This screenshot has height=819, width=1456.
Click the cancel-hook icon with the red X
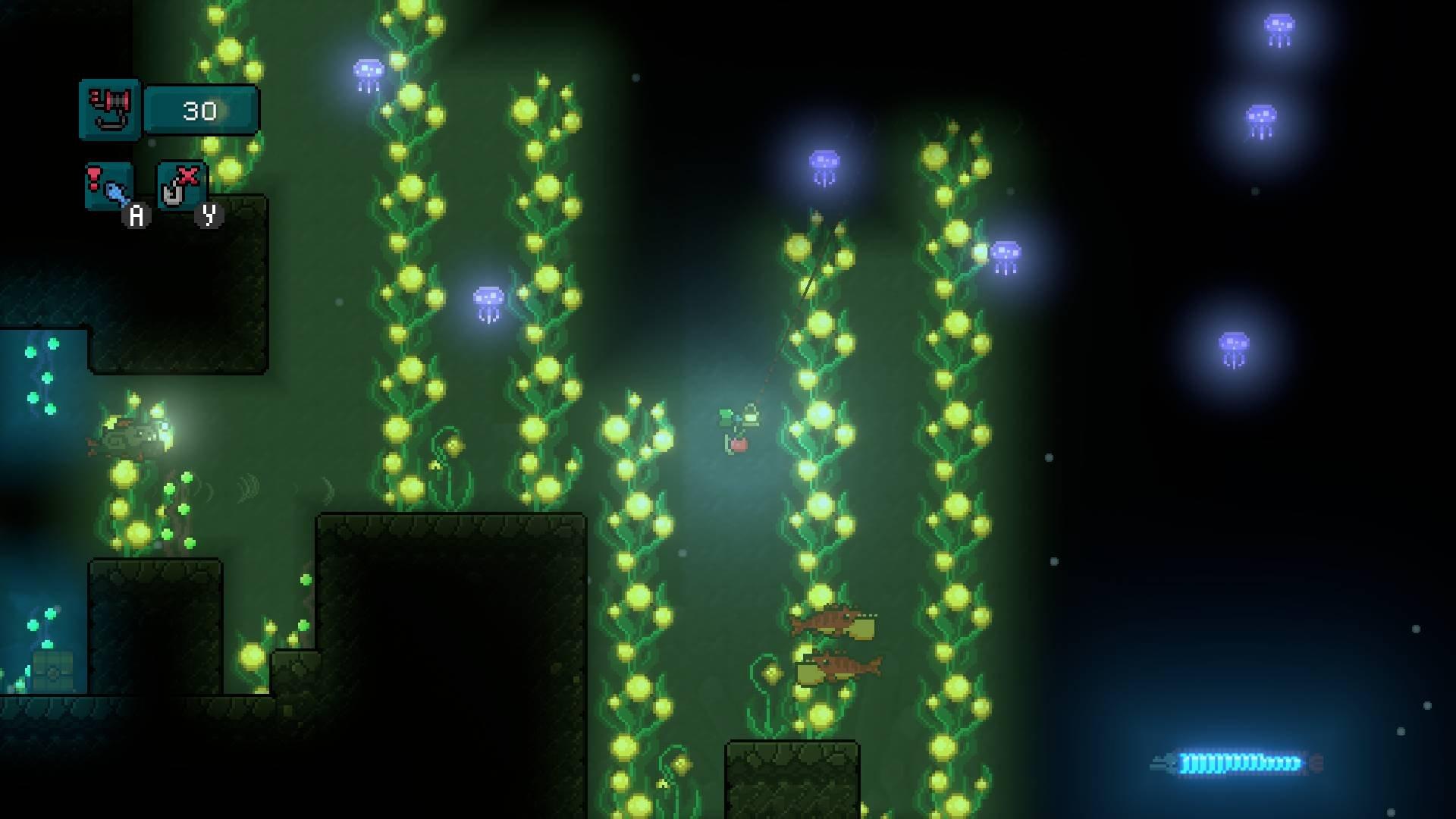180,184
